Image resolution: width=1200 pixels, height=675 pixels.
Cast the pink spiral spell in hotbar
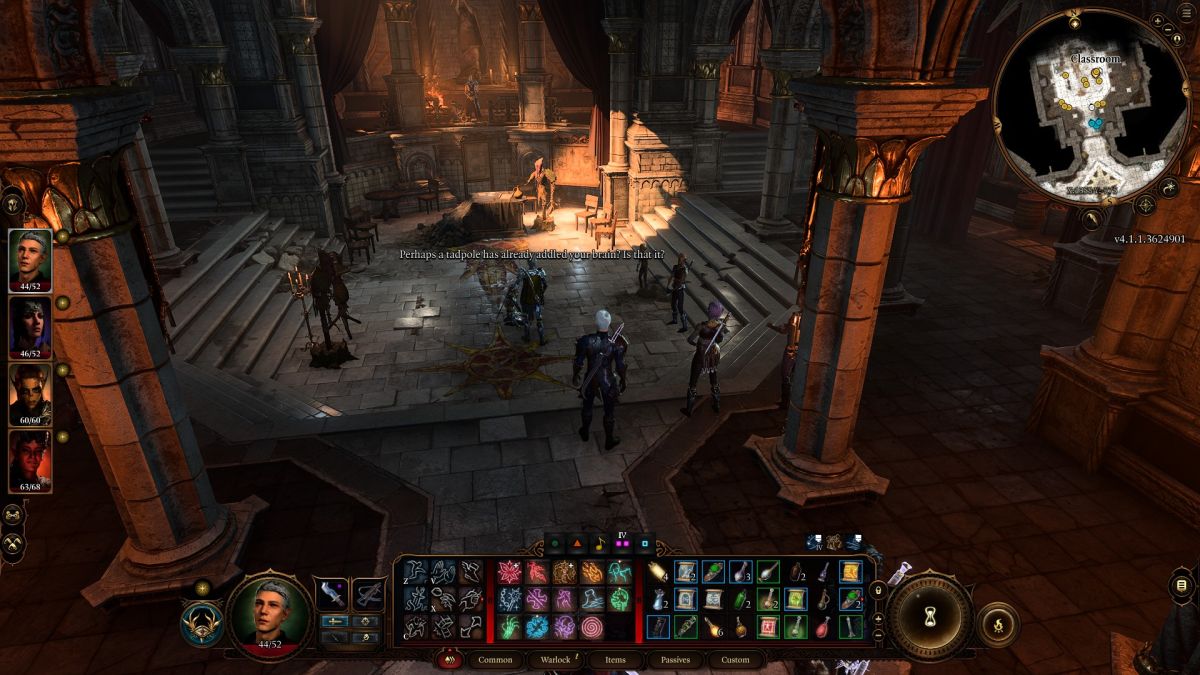[592, 627]
